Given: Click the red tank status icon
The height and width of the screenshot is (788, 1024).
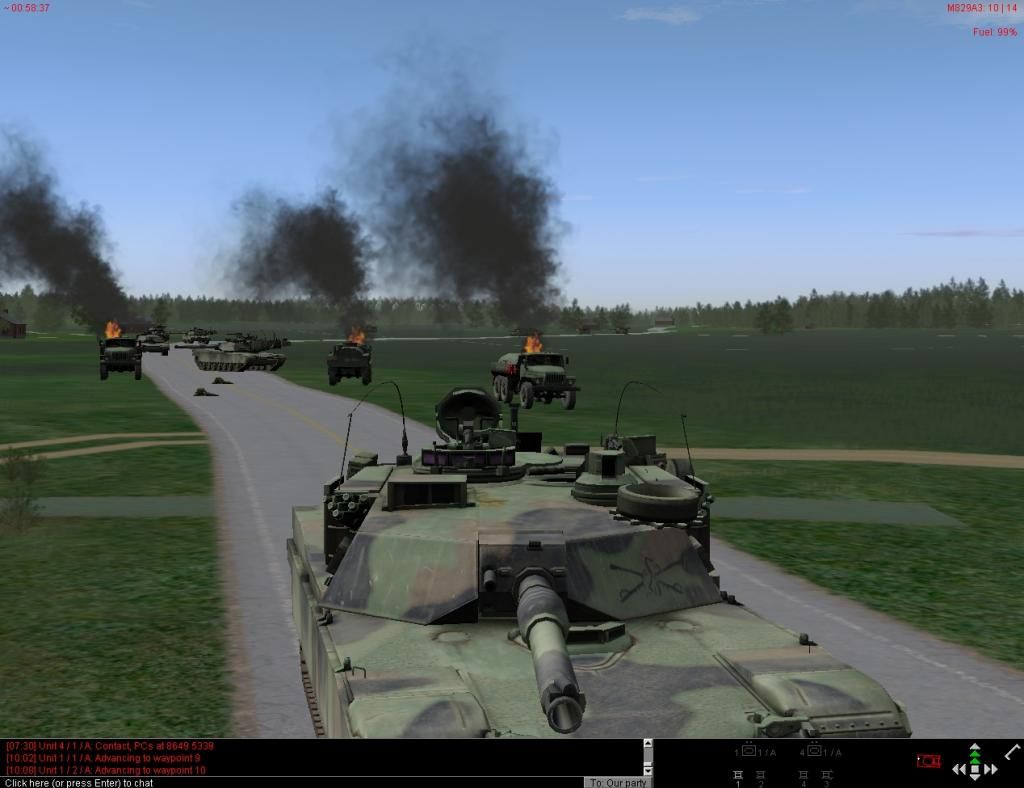Looking at the screenshot, I should point(928,762).
